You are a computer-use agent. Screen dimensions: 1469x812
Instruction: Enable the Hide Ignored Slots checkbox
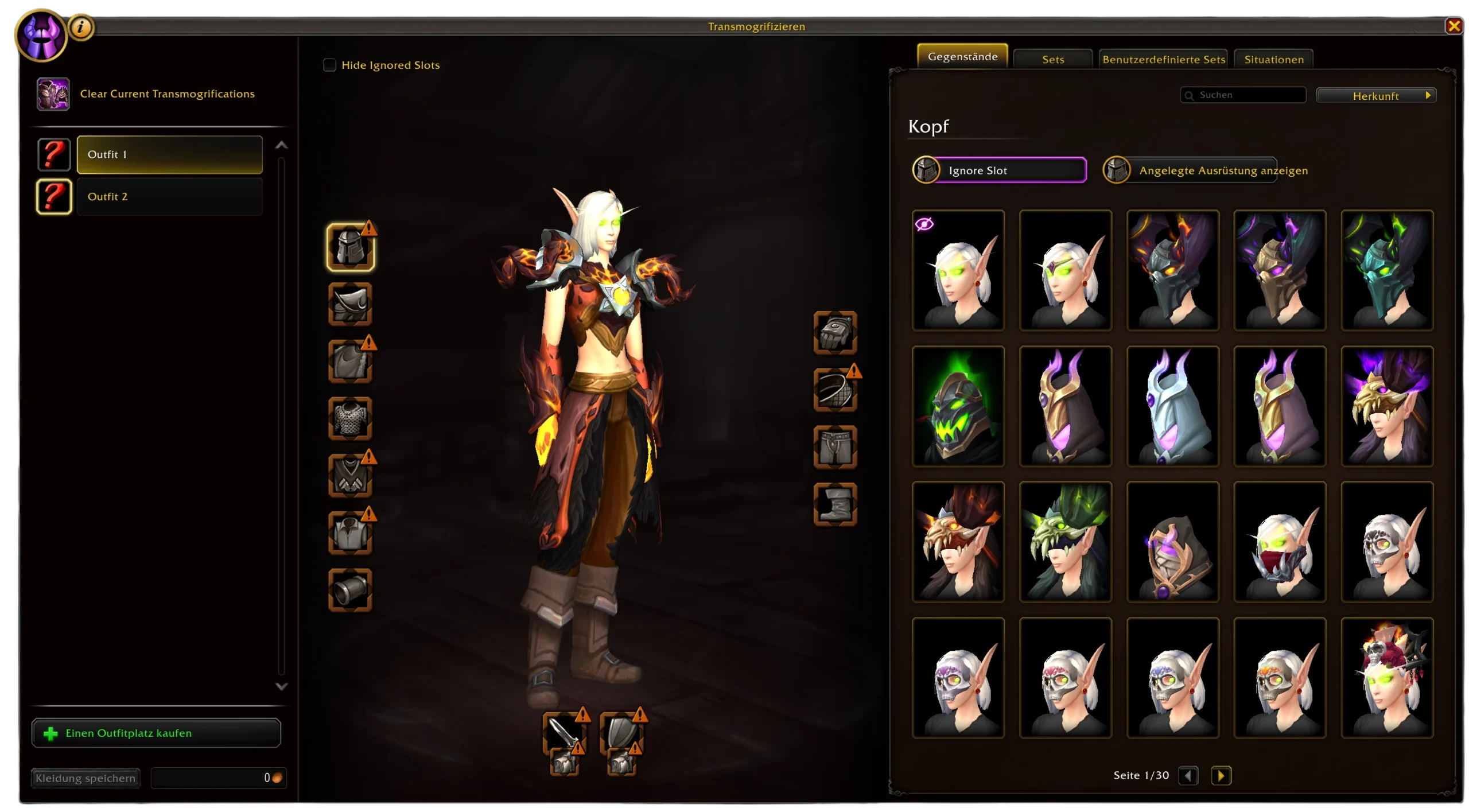coord(330,65)
